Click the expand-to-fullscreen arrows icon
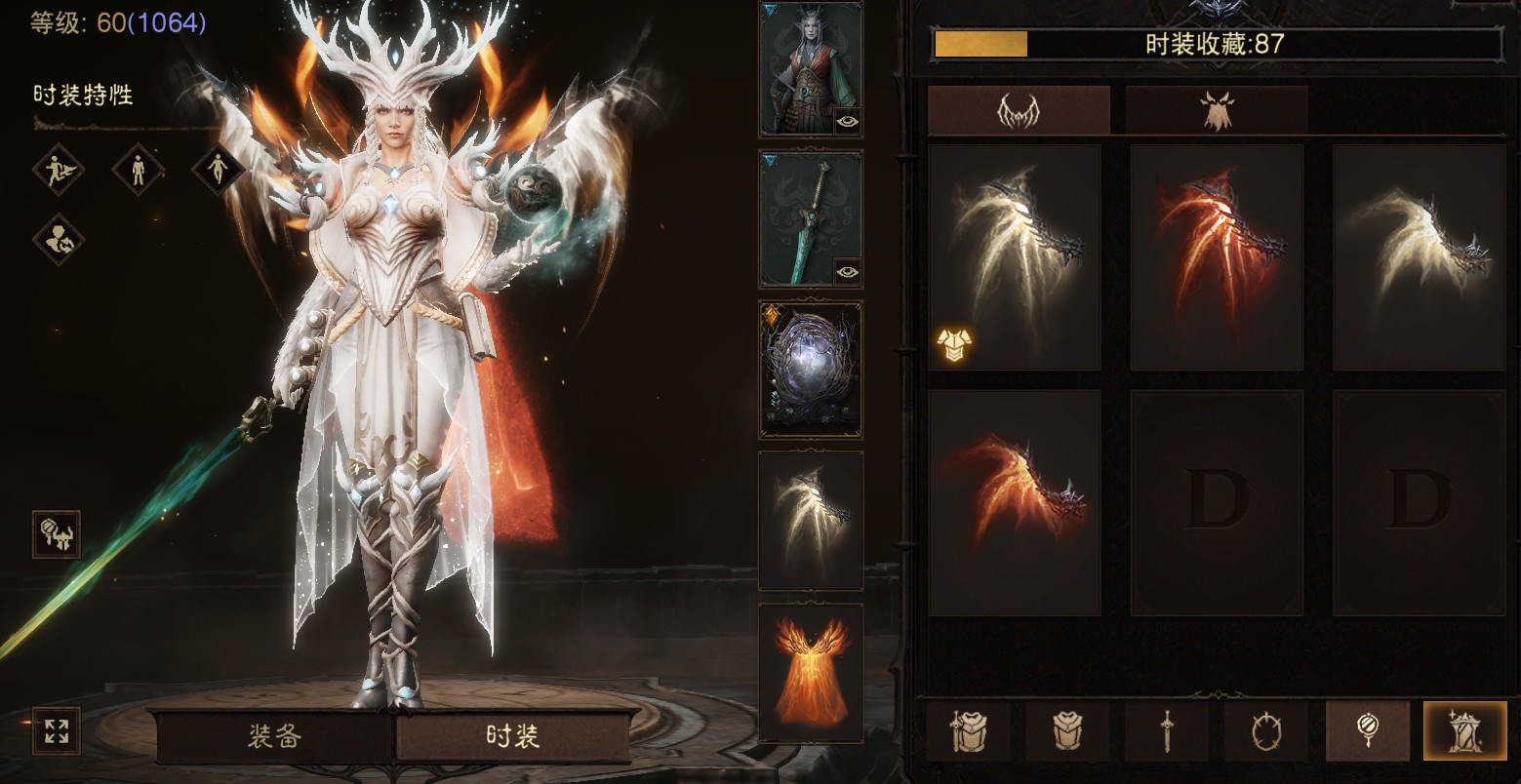This screenshot has height=784, width=1521. pyautogui.click(x=57, y=730)
